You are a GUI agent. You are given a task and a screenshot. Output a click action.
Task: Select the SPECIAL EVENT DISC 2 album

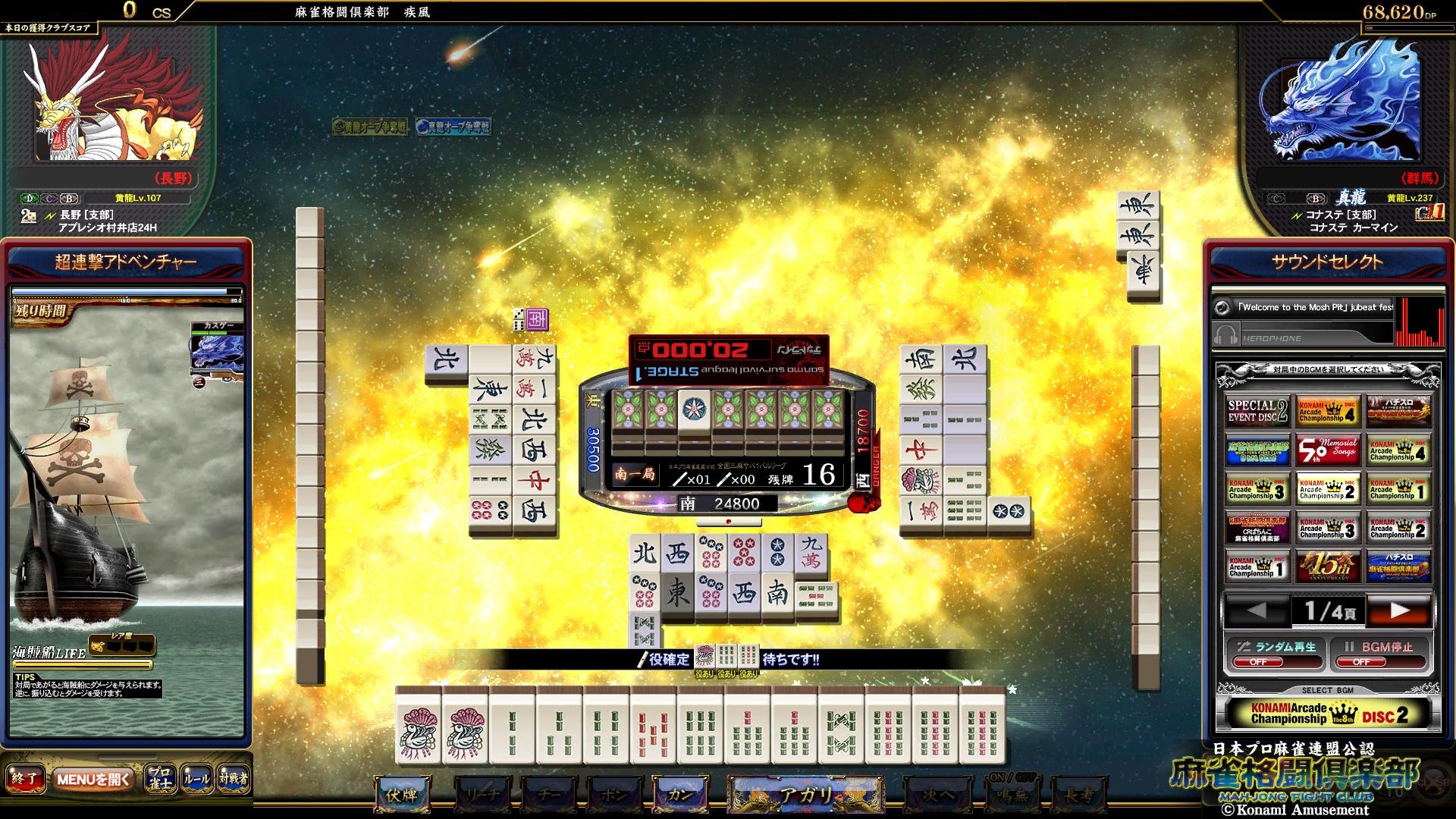(x=1257, y=412)
